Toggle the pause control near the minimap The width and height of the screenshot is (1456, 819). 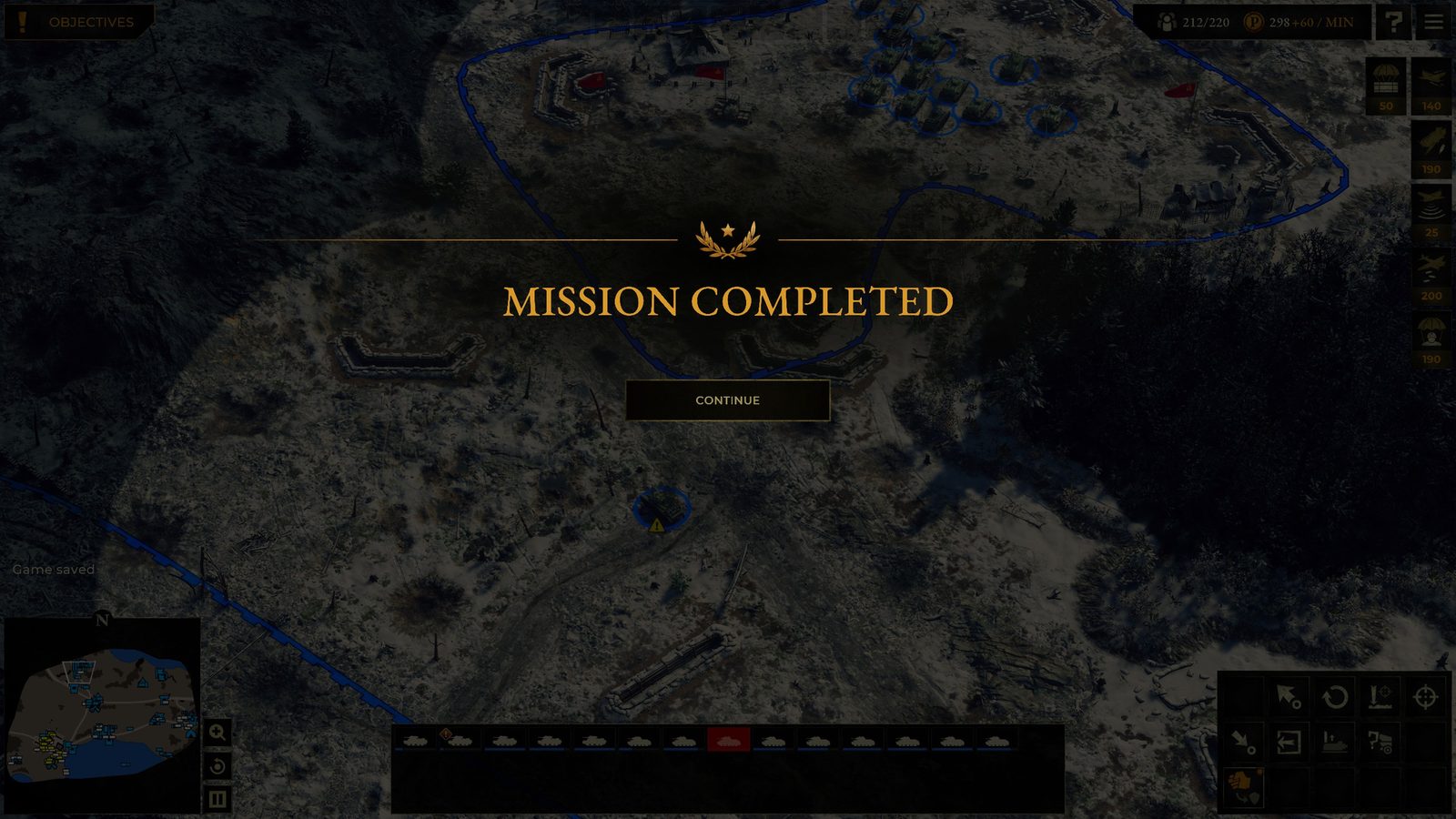click(x=216, y=798)
